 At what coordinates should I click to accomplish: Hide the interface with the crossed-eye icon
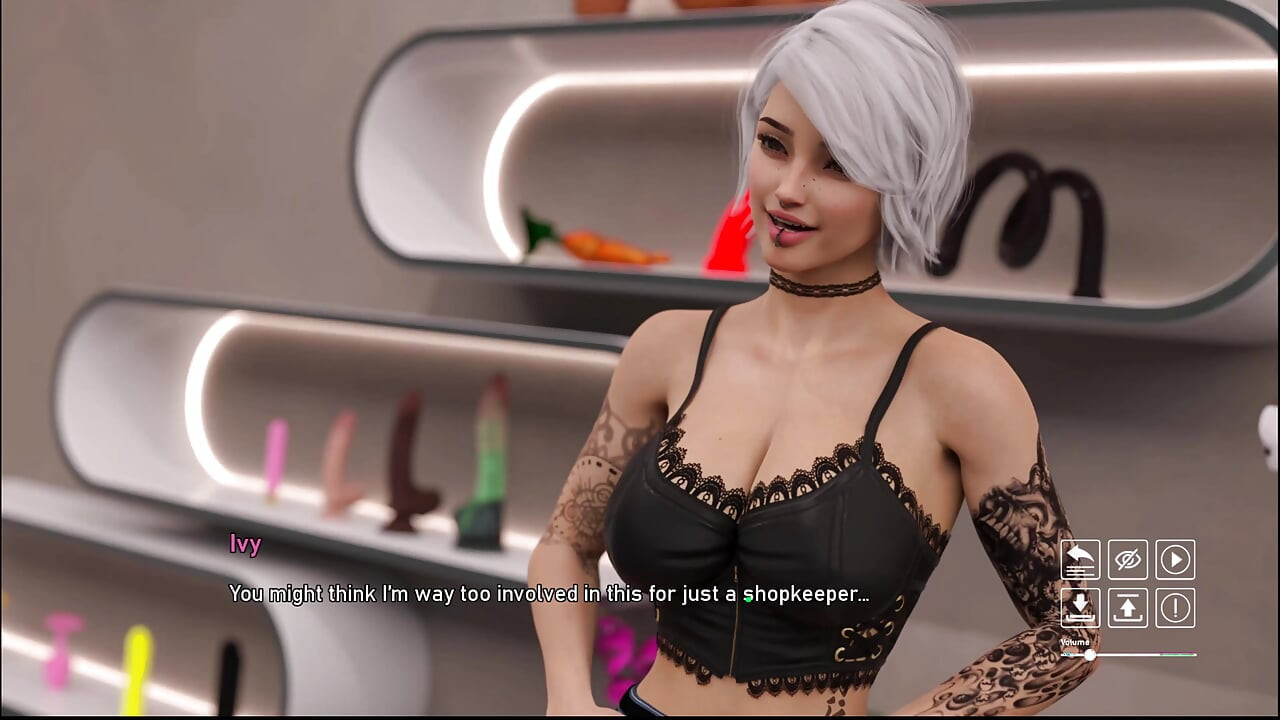pos(1128,560)
